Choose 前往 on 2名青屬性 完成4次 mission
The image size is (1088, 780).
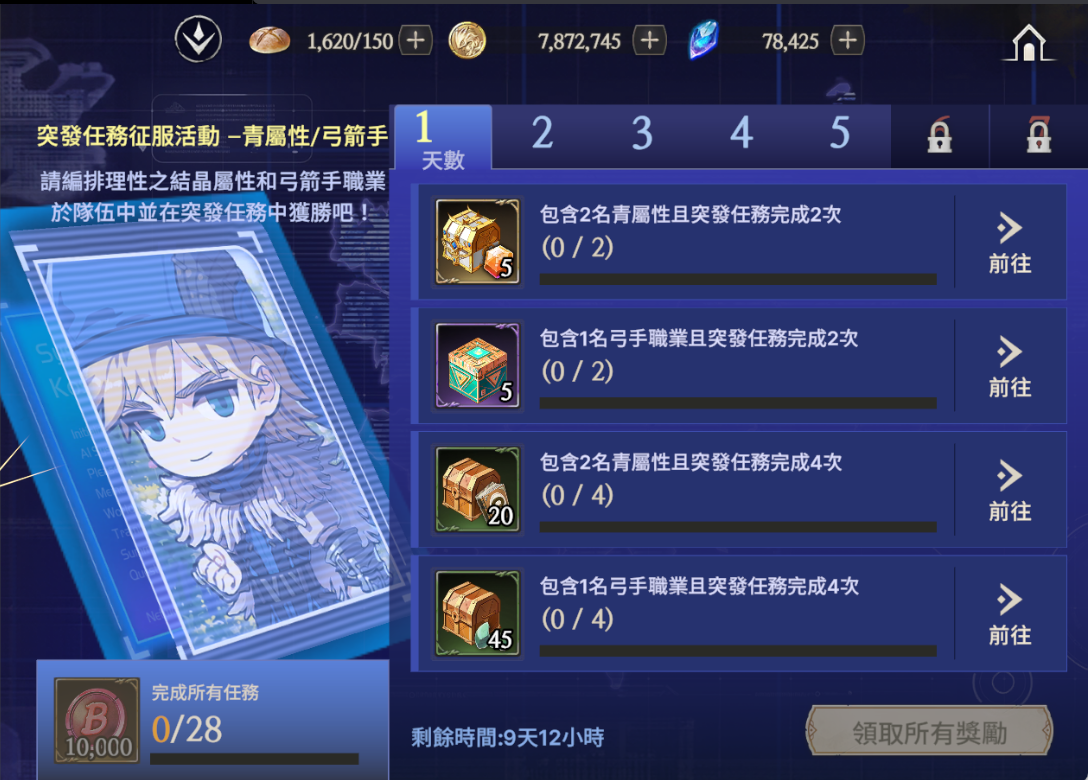click(1010, 491)
